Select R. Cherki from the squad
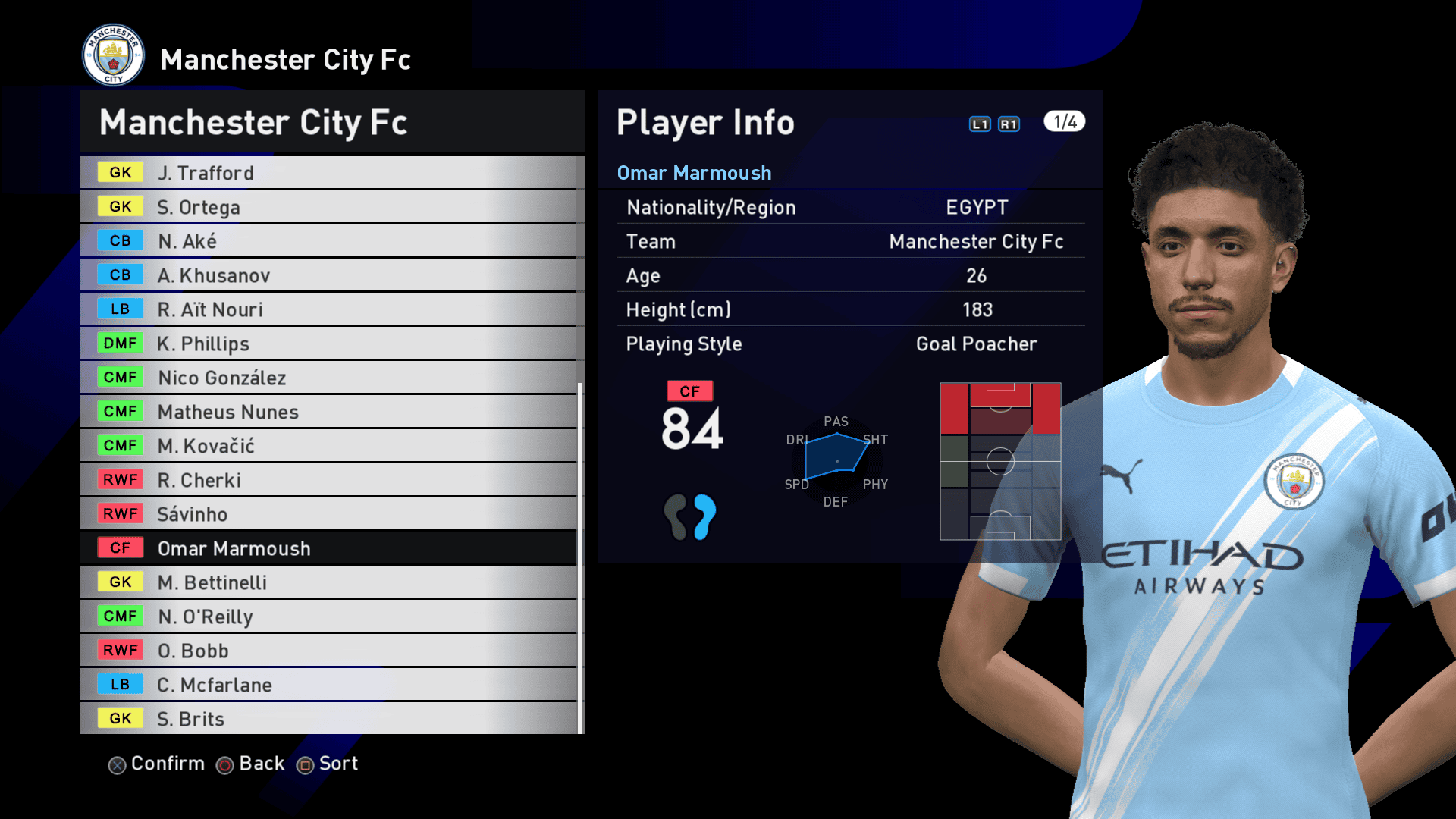 (x=328, y=480)
